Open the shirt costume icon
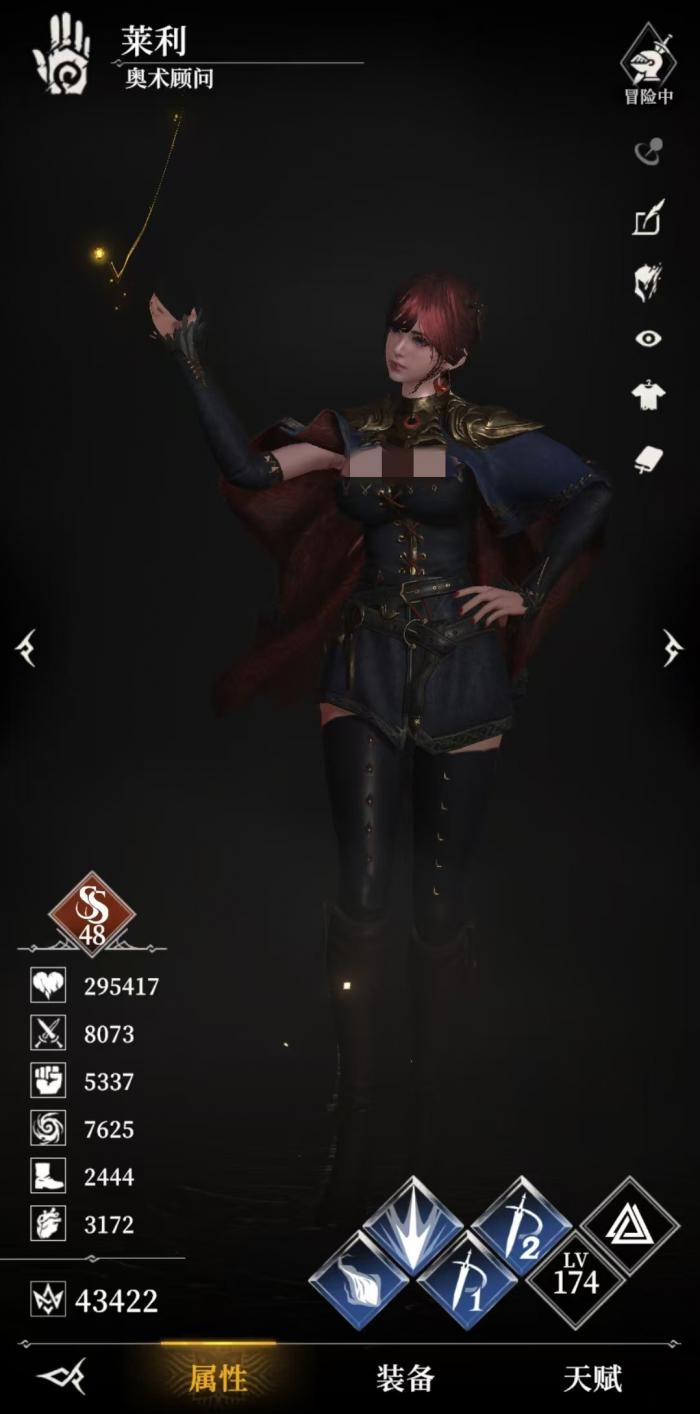The height and width of the screenshot is (1414, 700). point(648,397)
